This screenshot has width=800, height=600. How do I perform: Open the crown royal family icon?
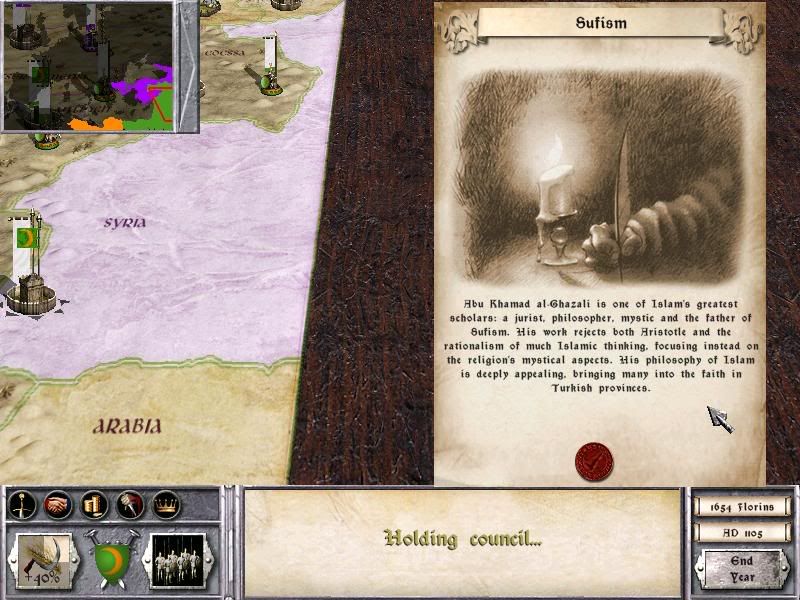coord(163,506)
